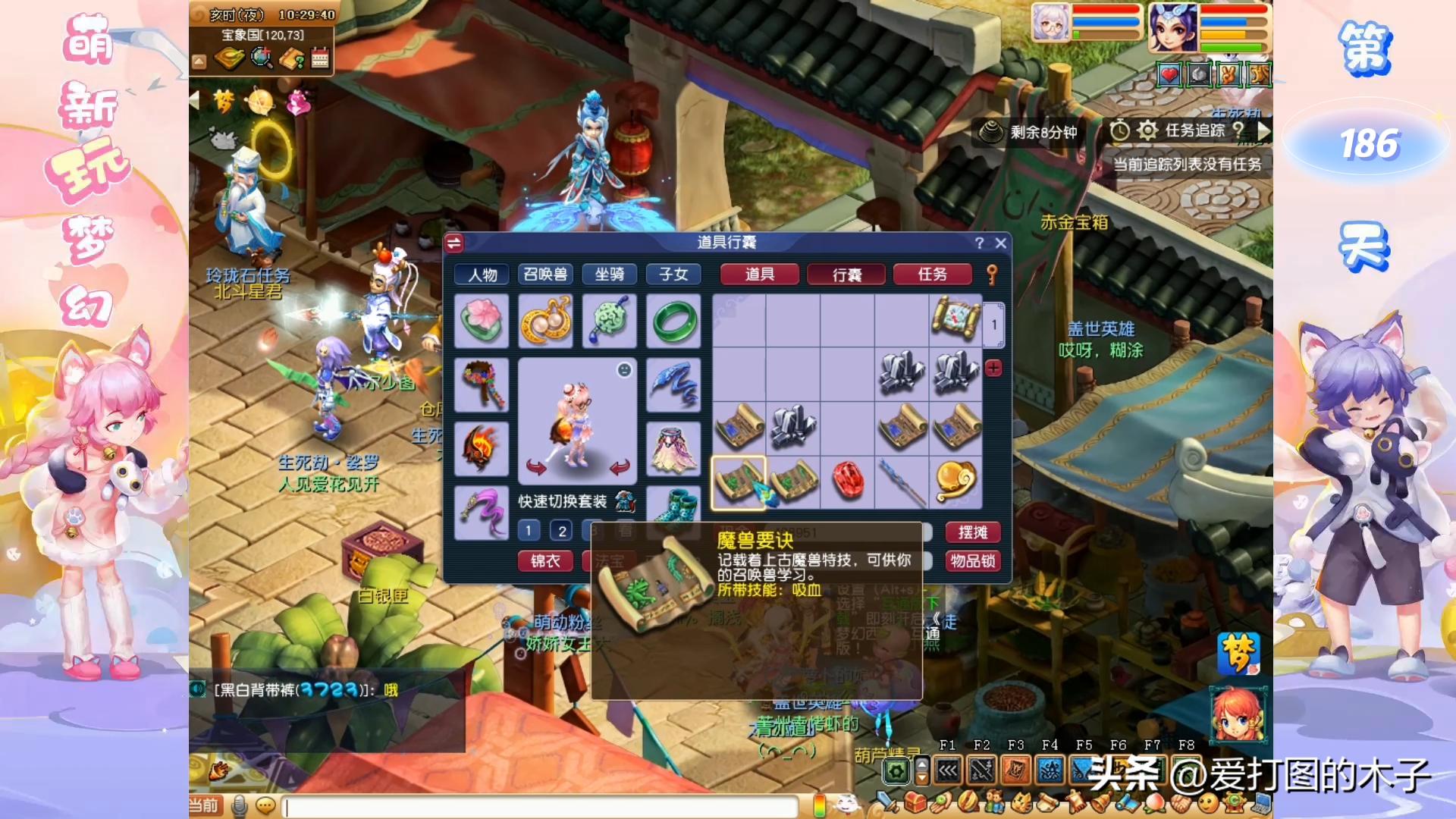Image resolution: width=1456 pixels, height=819 pixels.
Task: Switch to the 子女 tab
Action: [x=673, y=274]
